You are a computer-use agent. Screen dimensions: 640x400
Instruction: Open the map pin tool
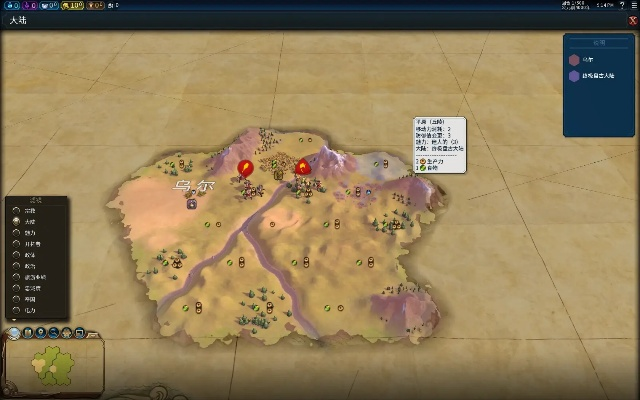coord(41,333)
